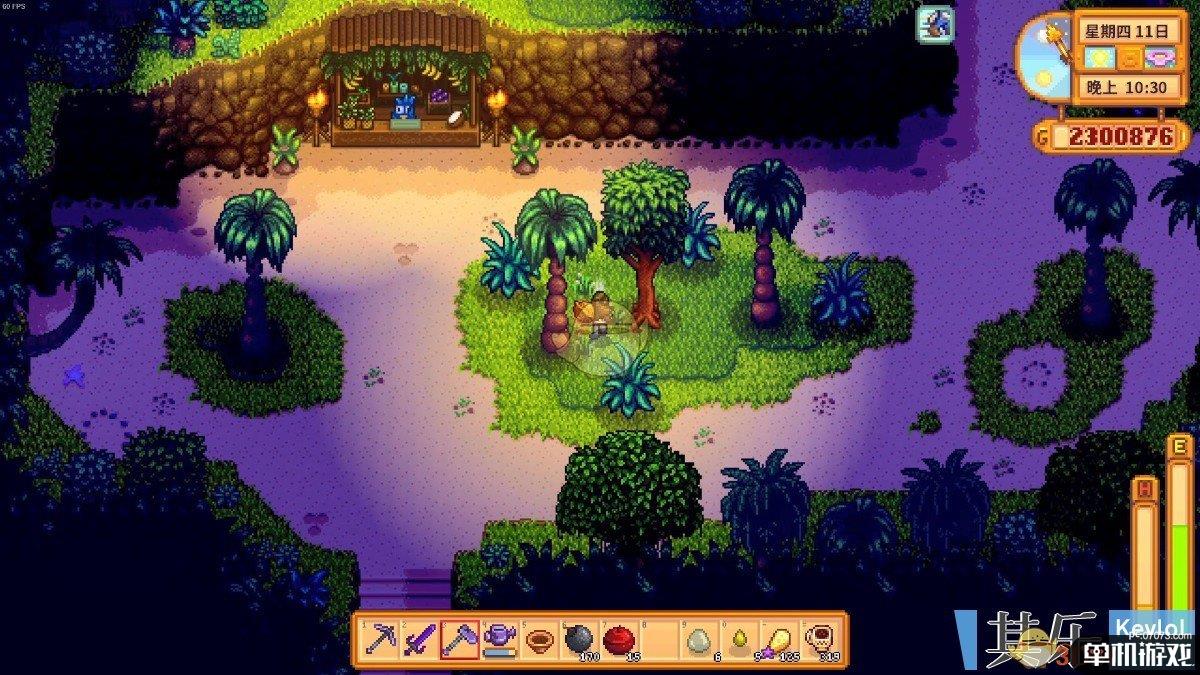This screenshot has height=675, width=1200.
Task: Click the active buff icon
Action: 935,24
